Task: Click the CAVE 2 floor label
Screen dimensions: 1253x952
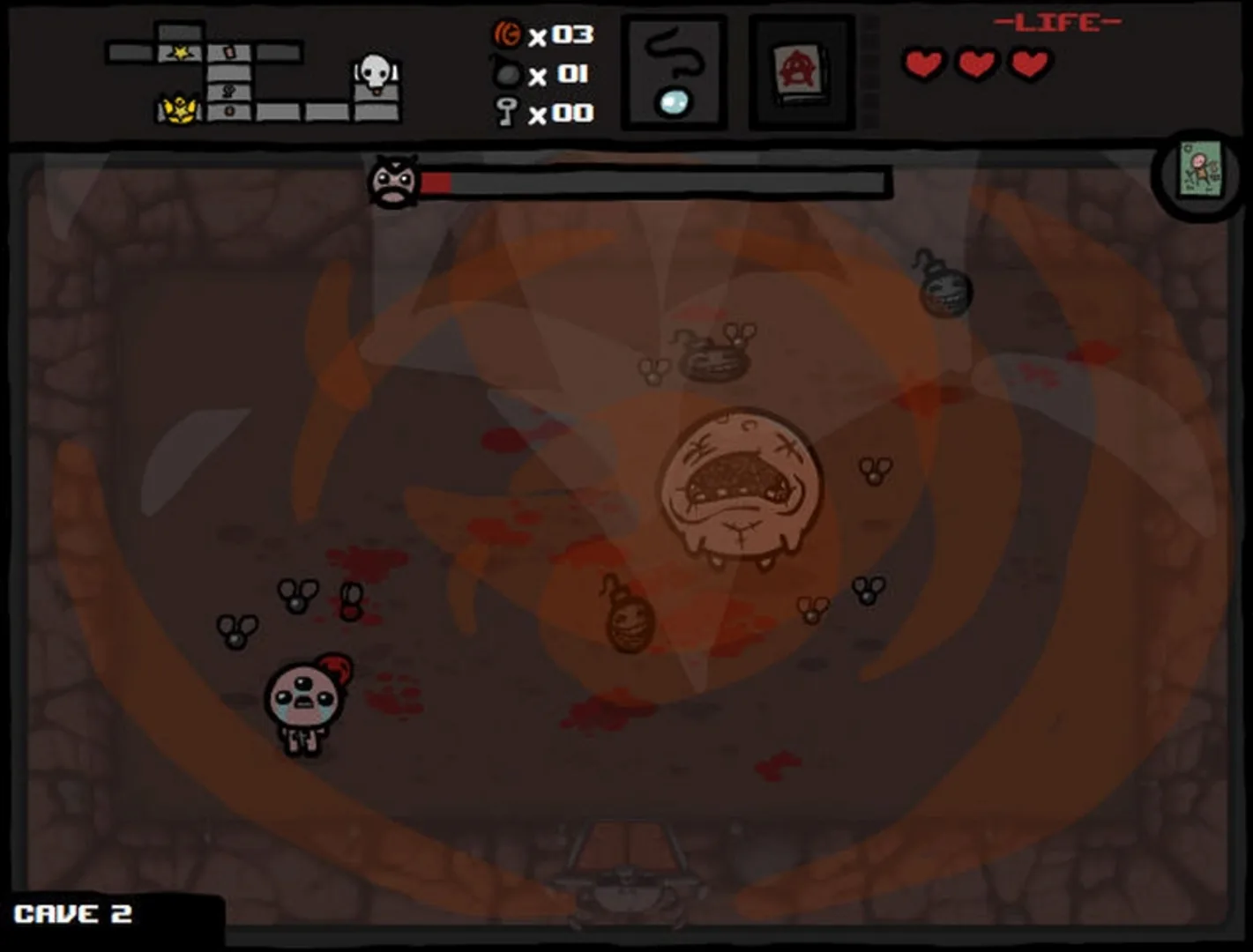Action: coord(75,914)
